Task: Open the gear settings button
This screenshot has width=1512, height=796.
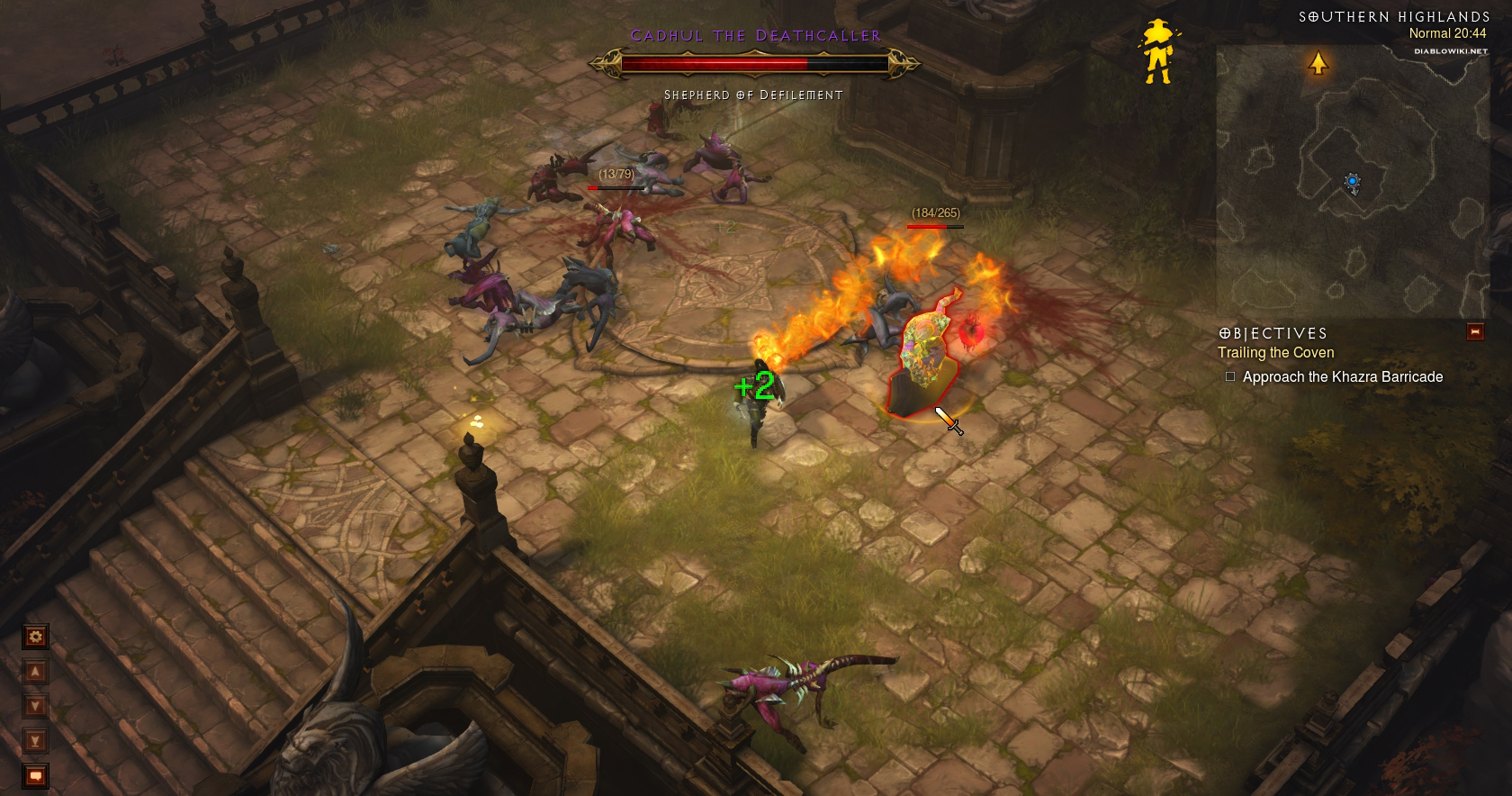Action: point(35,638)
